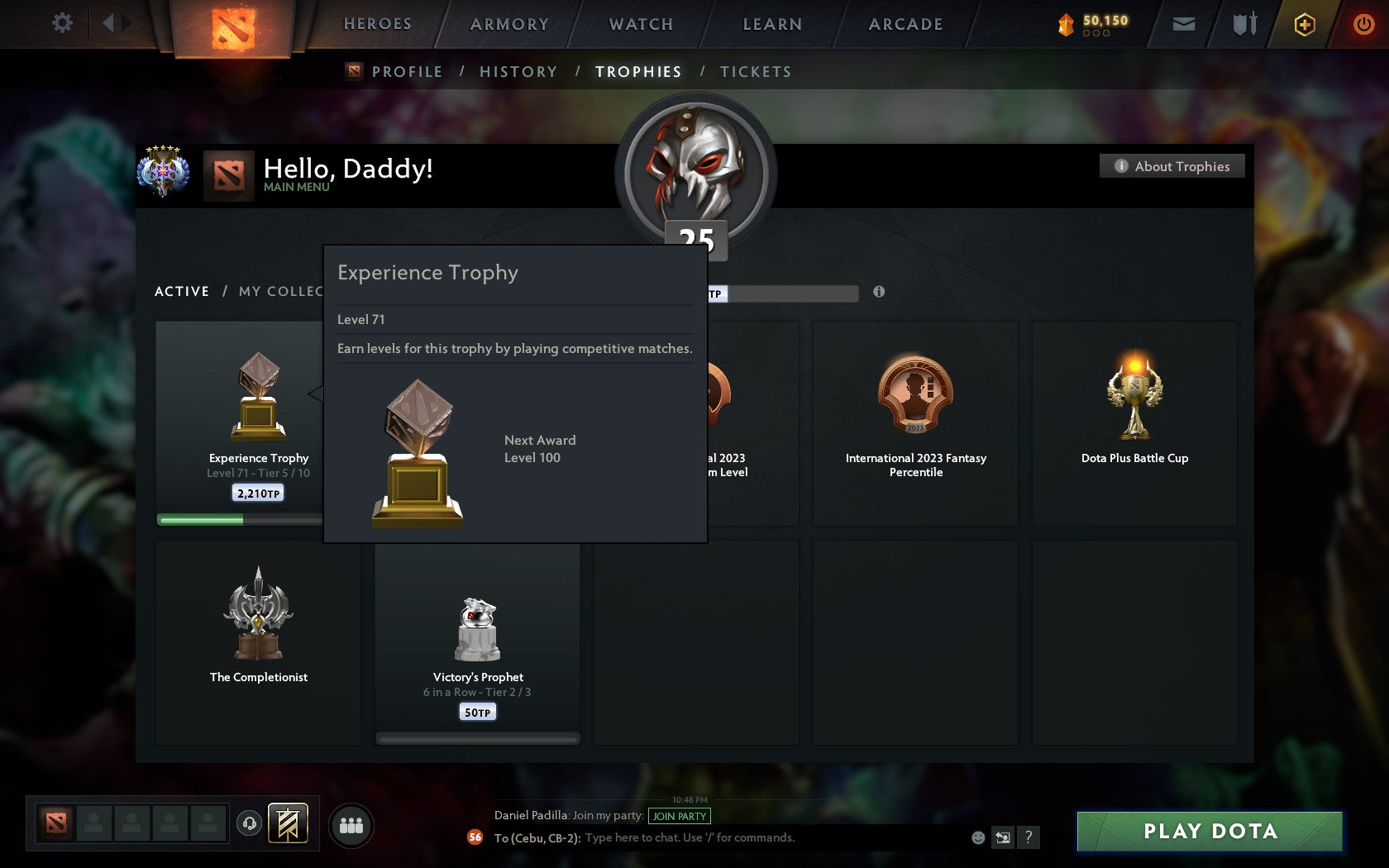
Task: Switch to the HISTORY tab
Action: click(518, 72)
